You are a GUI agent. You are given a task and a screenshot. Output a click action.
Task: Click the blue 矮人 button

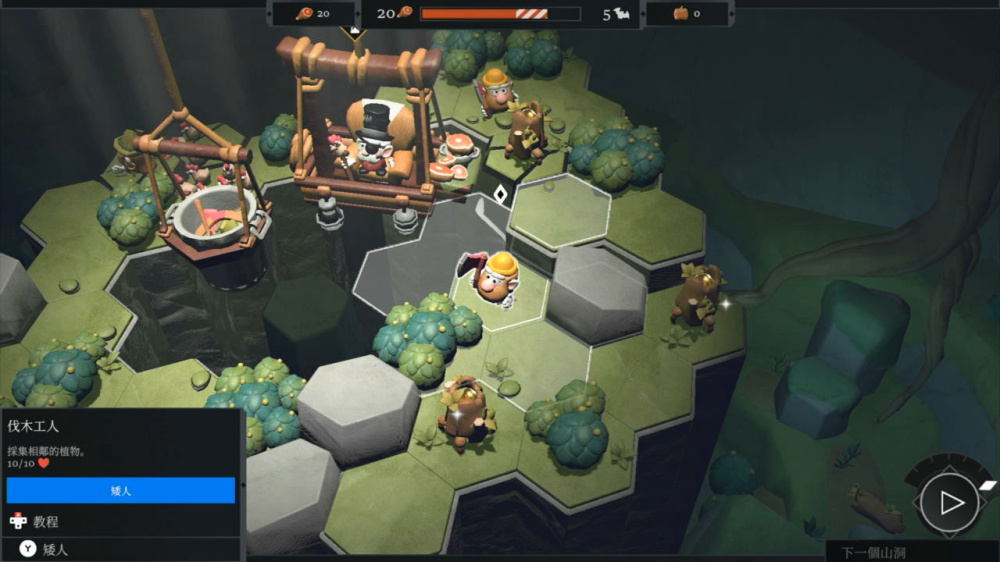120,490
